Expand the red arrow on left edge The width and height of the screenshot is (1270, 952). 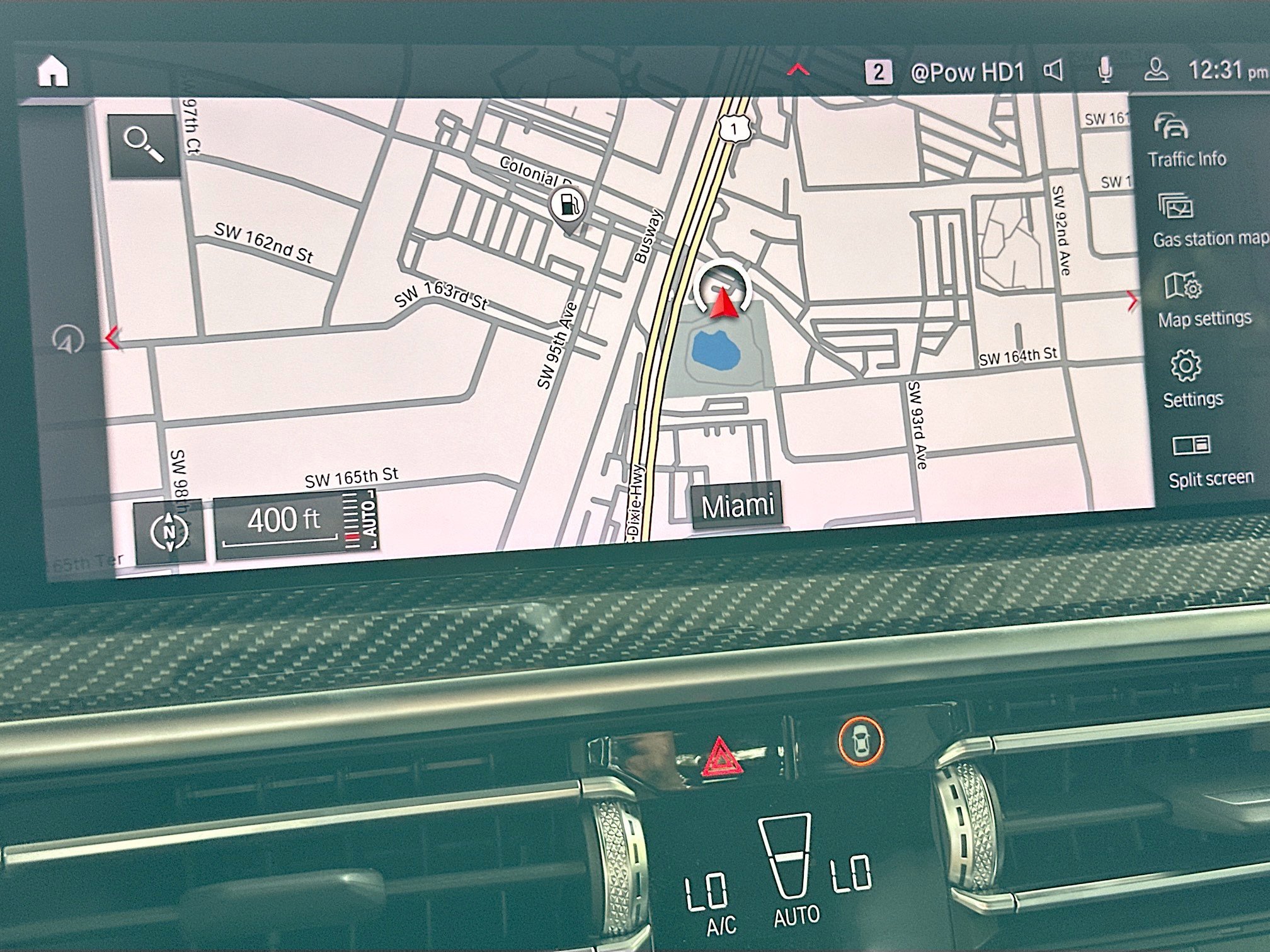pos(112,338)
